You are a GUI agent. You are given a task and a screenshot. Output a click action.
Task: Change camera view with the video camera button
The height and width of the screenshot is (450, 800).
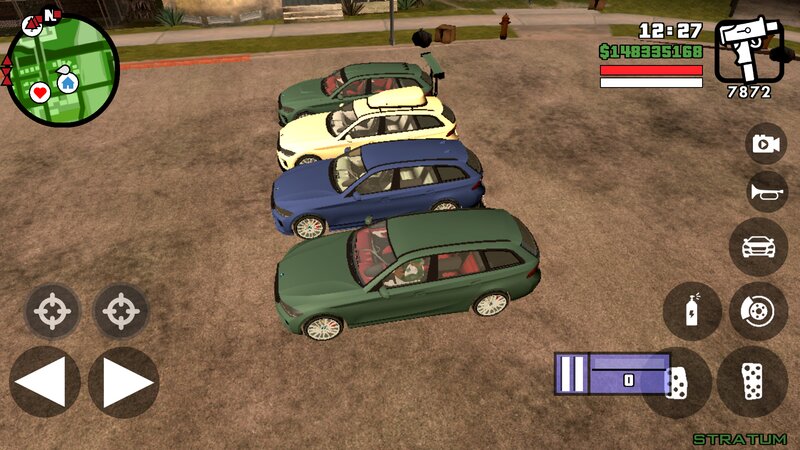766,144
